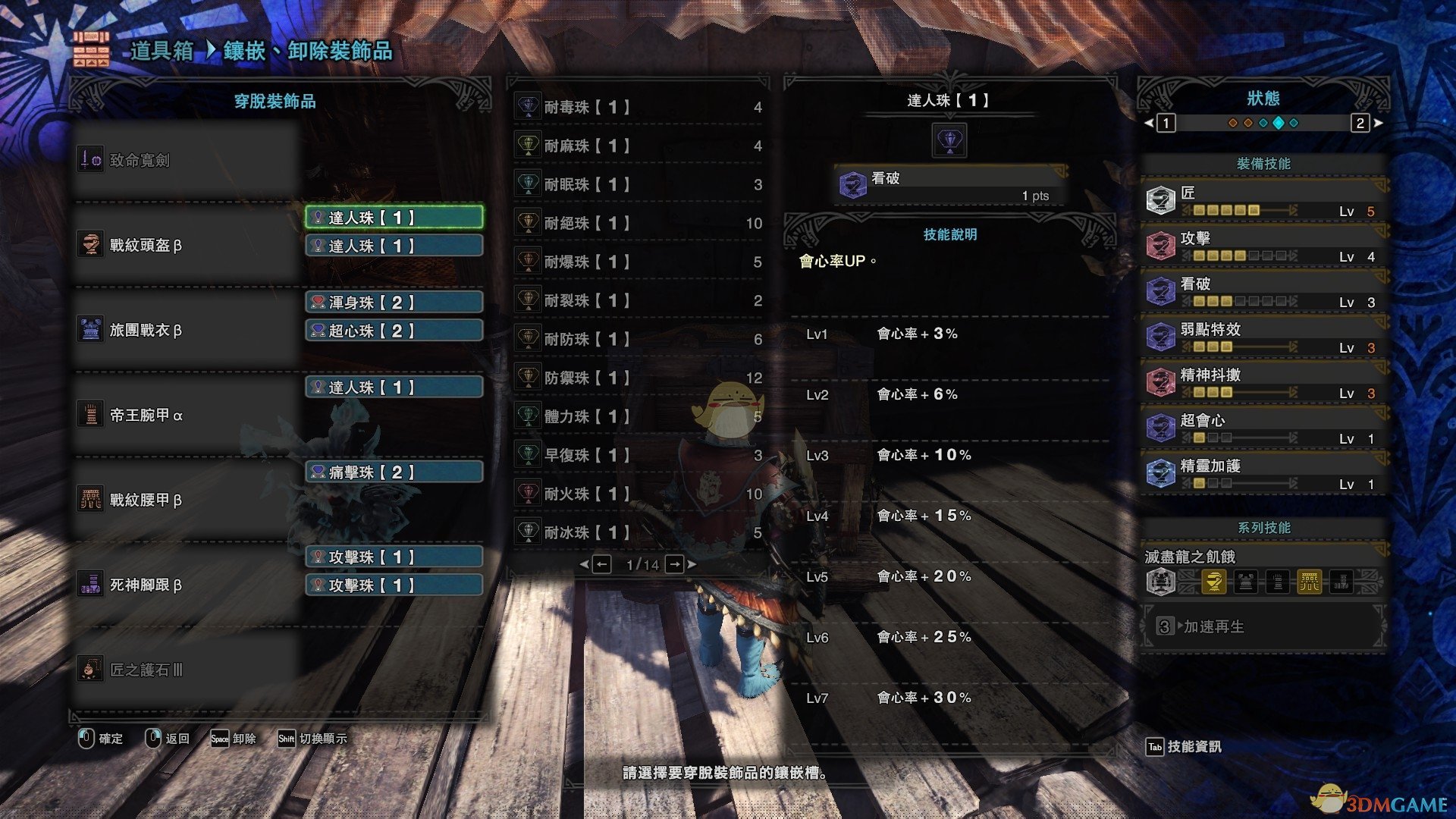Image resolution: width=1456 pixels, height=819 pixels.
Task: Select the 痛擊珠【2】 decoration slot
Action: point(394,472)
